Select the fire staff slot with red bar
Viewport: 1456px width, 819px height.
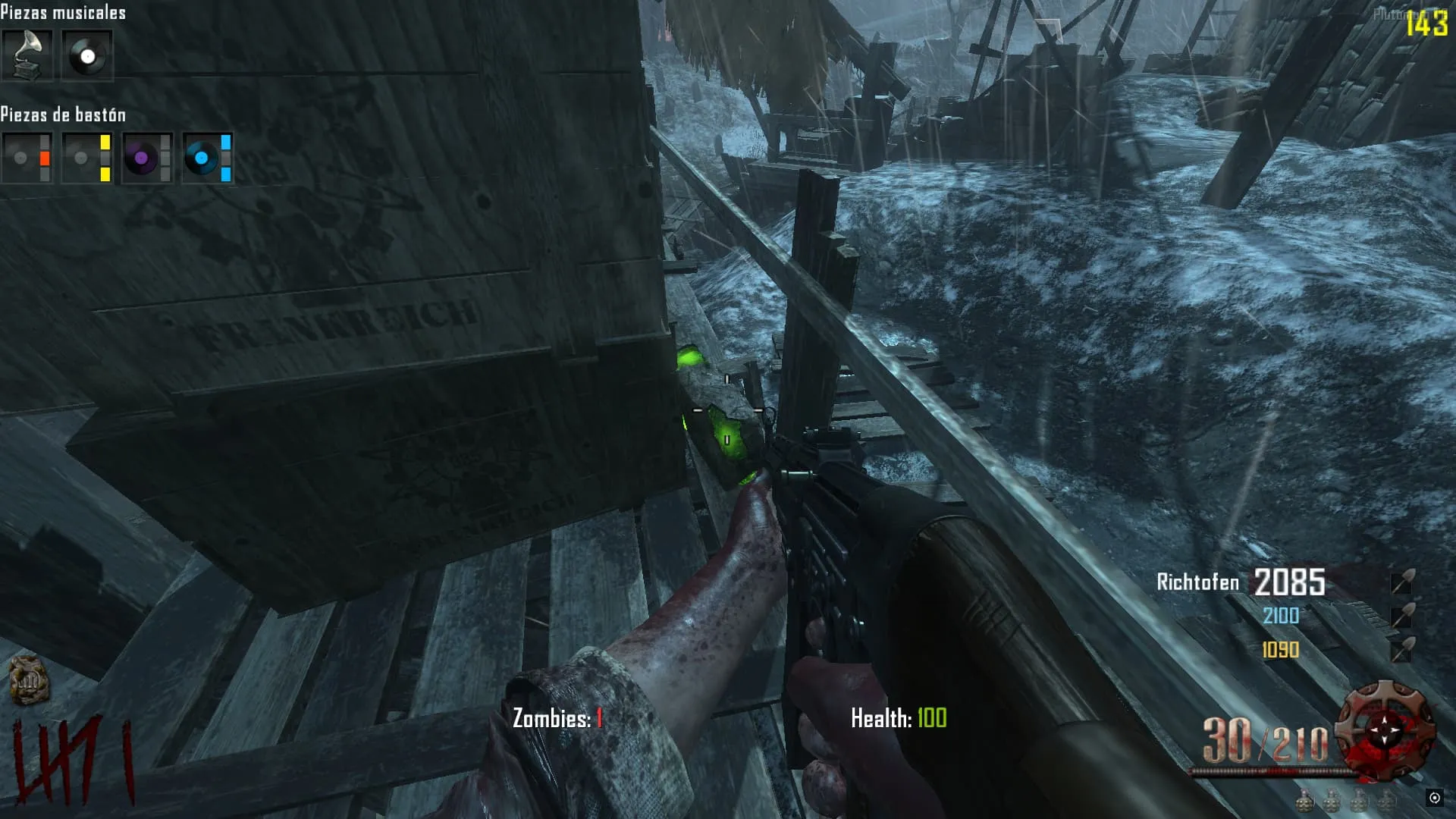point(27,158)
